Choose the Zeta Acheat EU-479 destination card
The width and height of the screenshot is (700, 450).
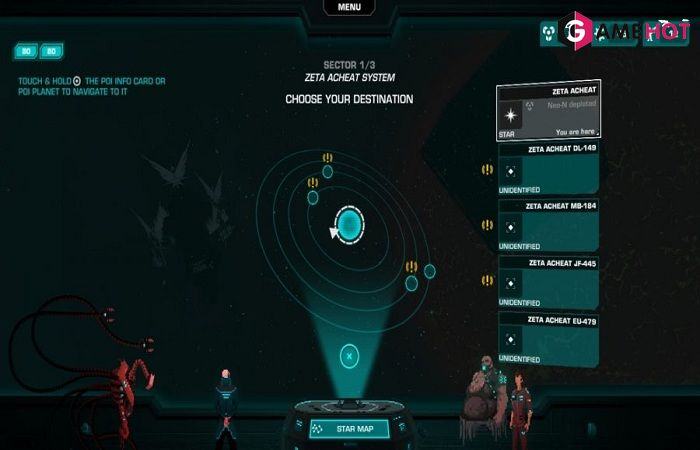click(548, 338)
